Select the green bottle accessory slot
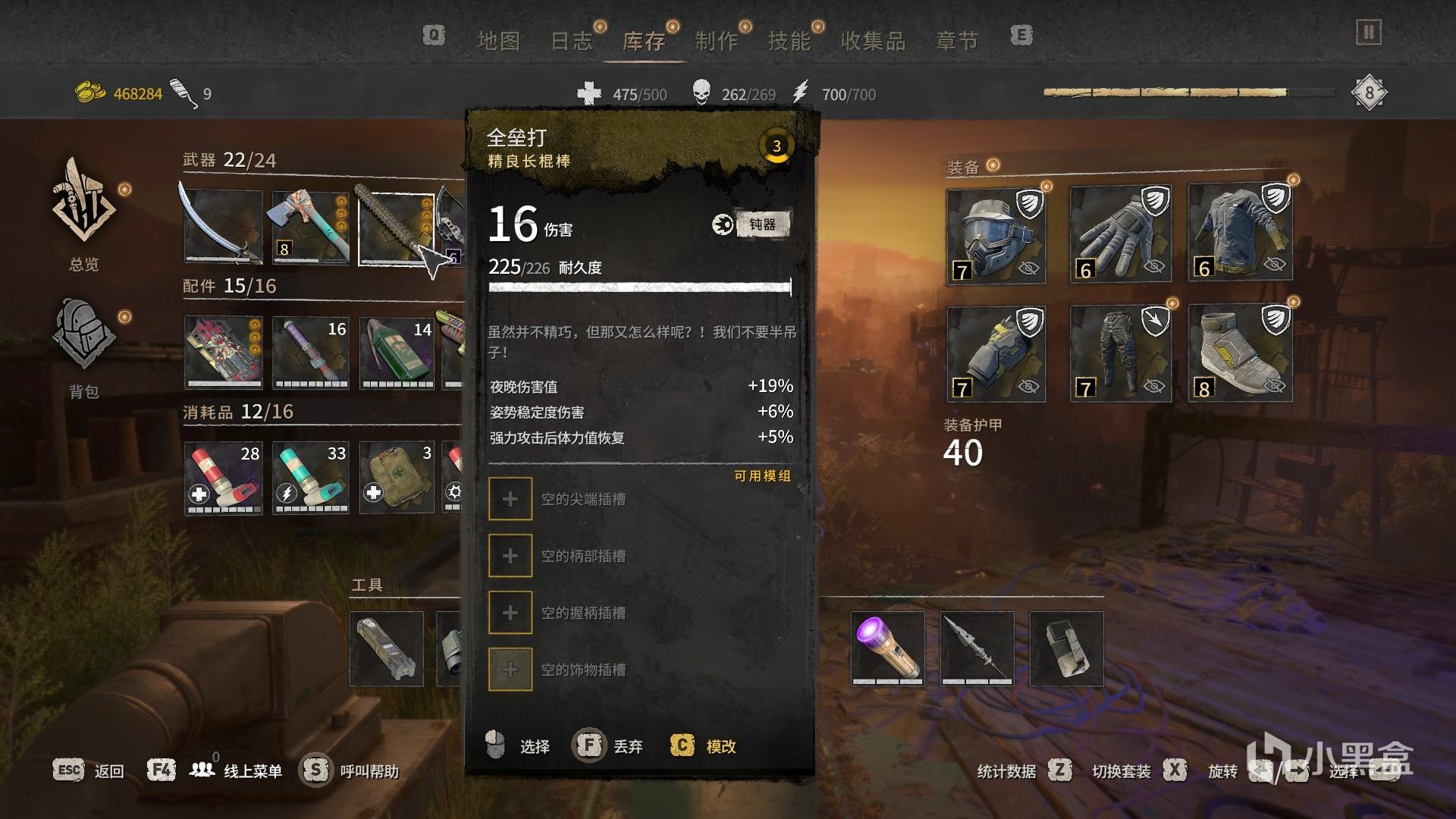 (397, 353)
